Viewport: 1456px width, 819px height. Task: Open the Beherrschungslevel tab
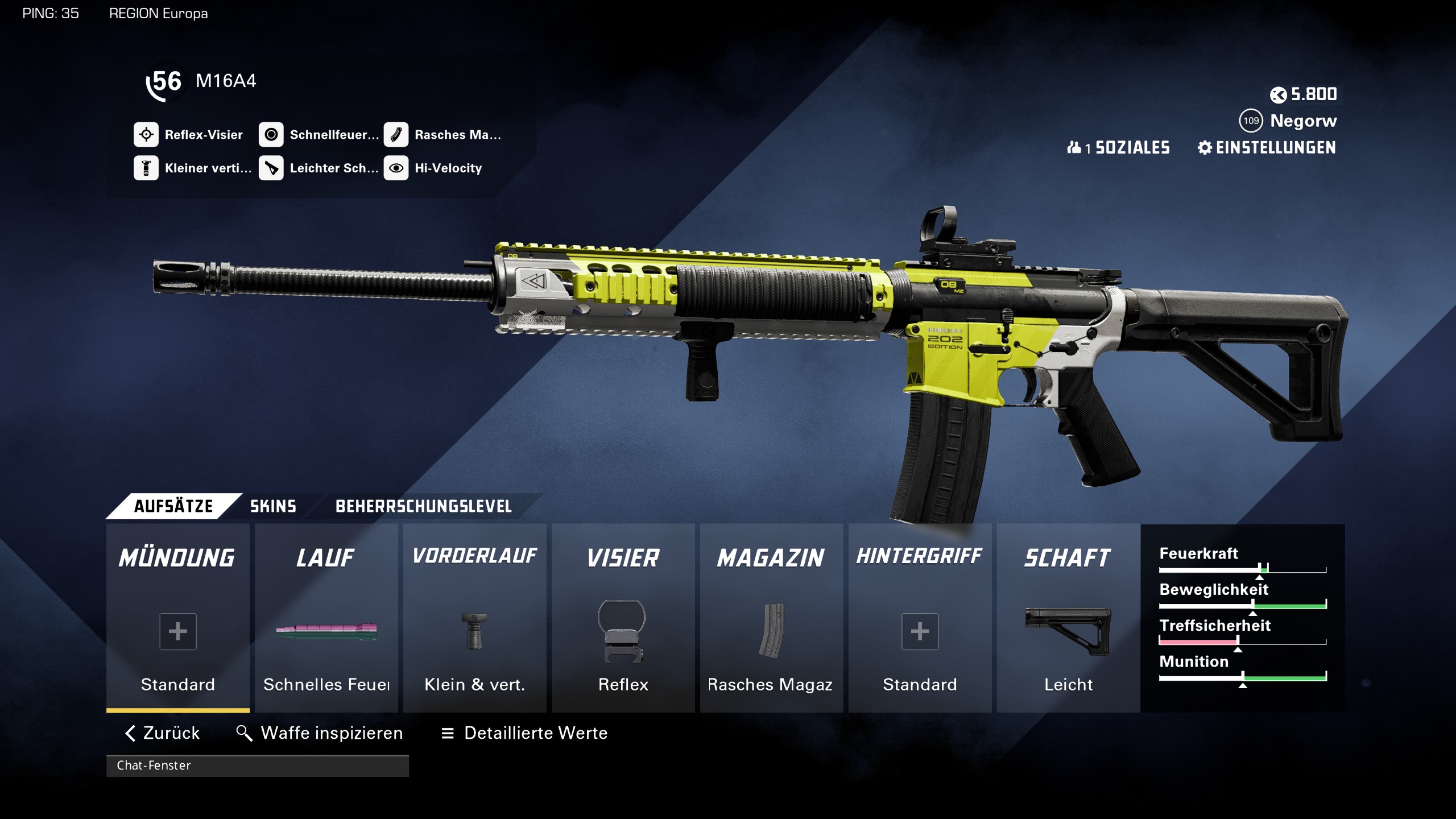click(x=424, y=506)
